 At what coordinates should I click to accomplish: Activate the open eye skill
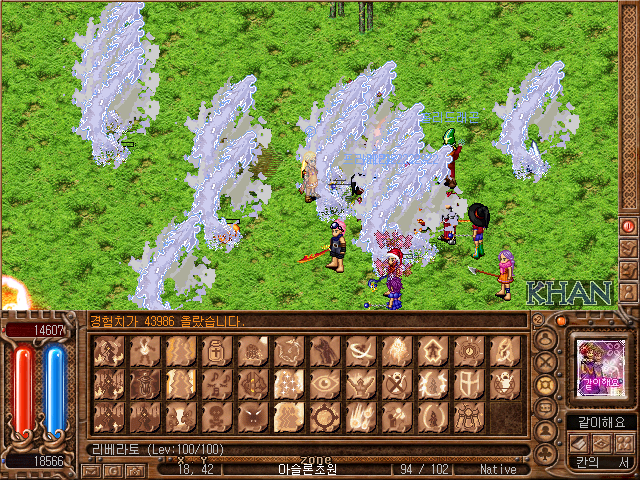point(324,383)
